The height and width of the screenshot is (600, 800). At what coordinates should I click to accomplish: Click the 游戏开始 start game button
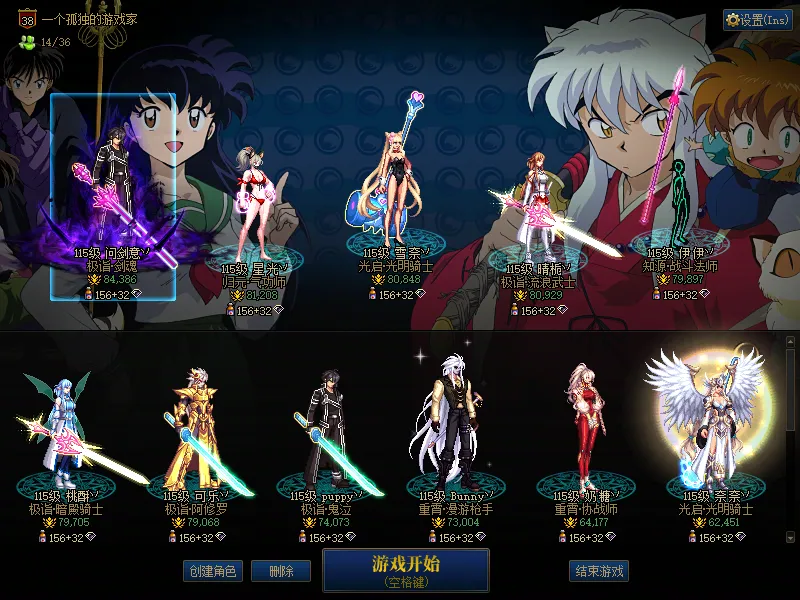pyautogui.click(x=405, y=570)
